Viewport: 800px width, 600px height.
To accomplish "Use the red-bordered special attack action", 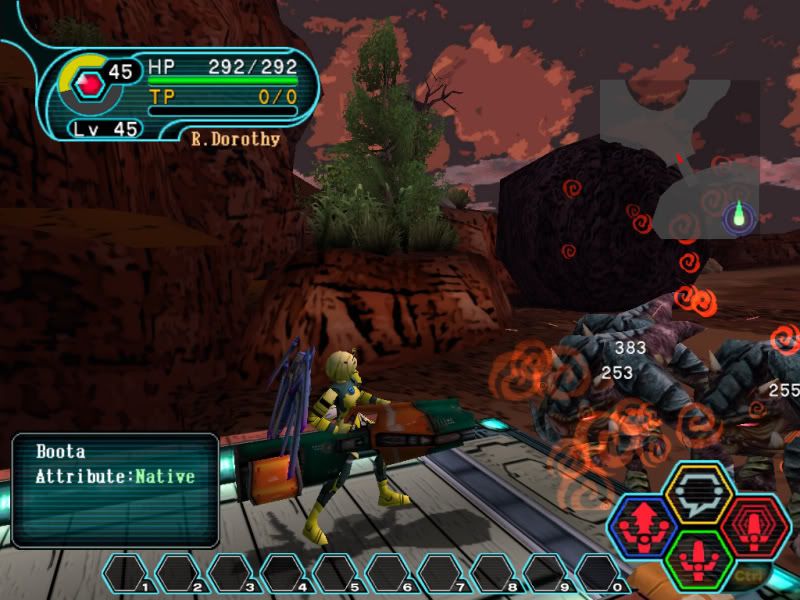I will (x=753, y=525).
